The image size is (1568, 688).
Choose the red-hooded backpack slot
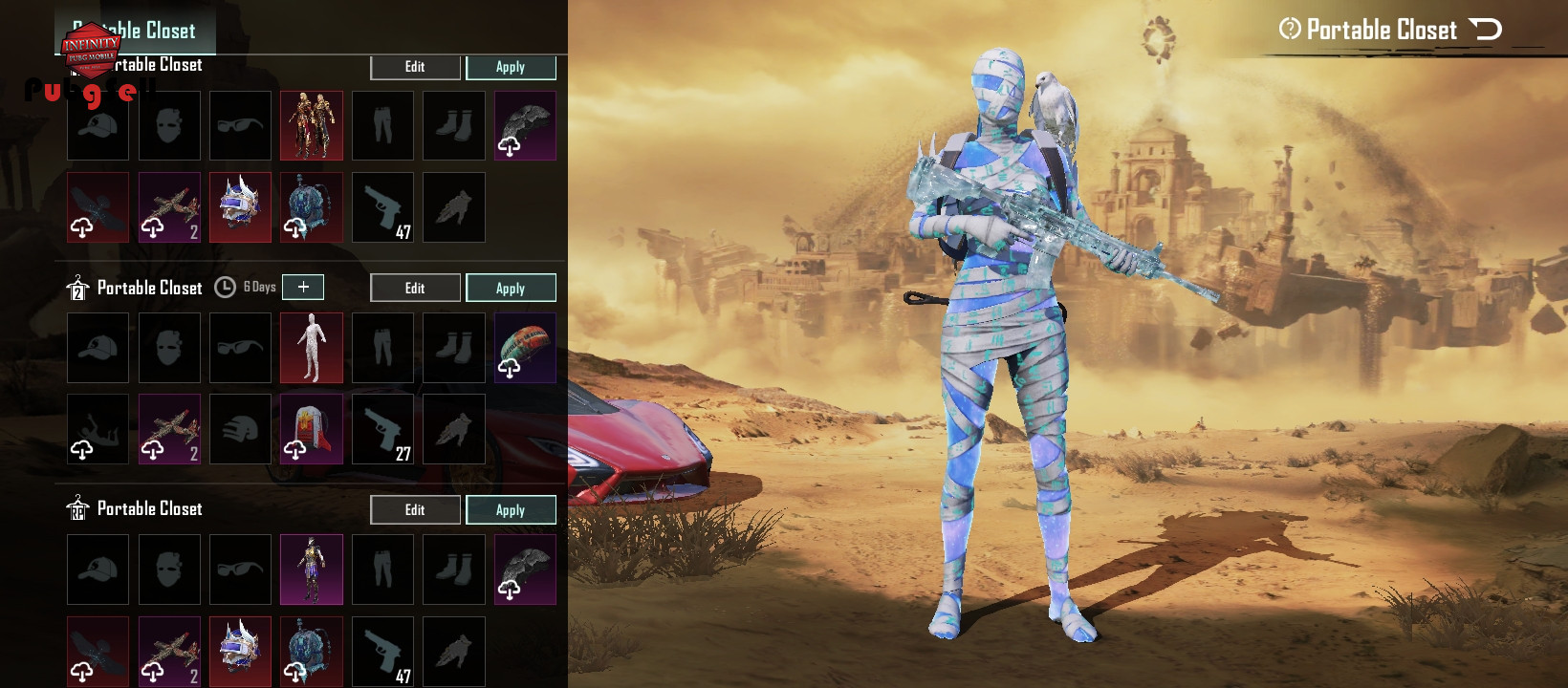coord(312,429)
